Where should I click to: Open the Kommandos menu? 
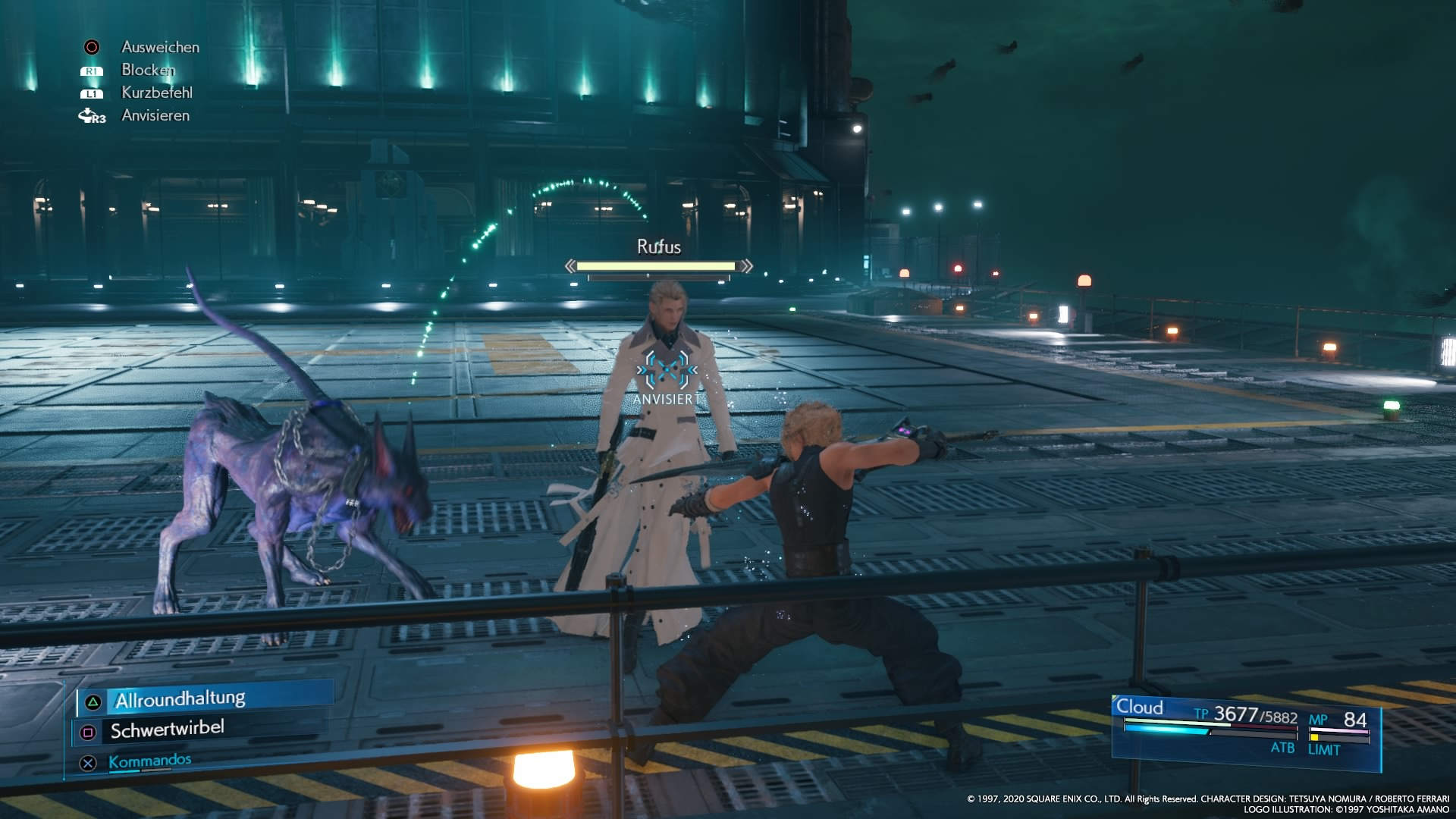pyautogui.click(x=149, y=761)
